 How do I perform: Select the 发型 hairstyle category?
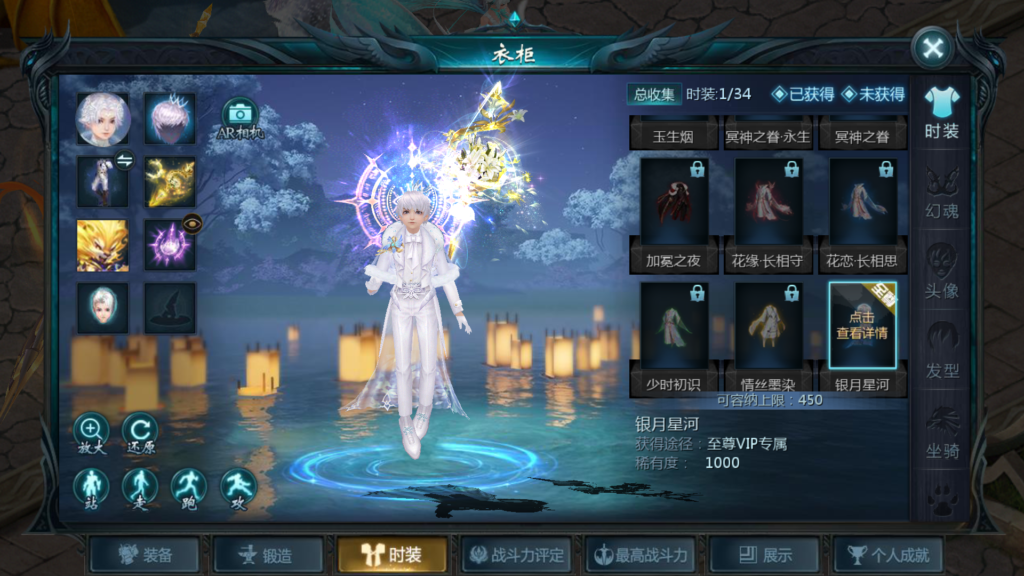941,353
